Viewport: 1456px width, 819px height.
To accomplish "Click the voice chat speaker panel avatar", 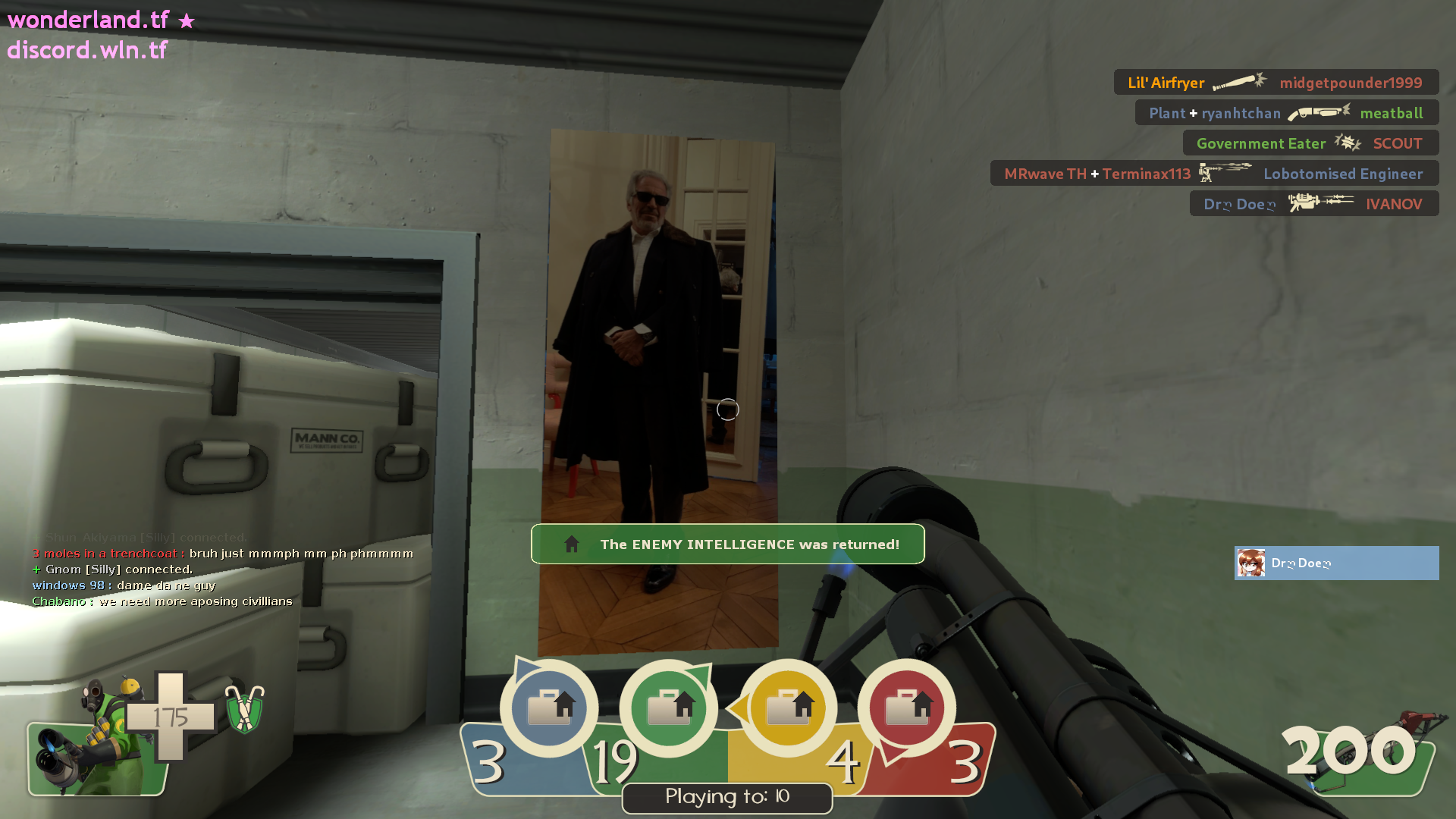I will 1251,563.
